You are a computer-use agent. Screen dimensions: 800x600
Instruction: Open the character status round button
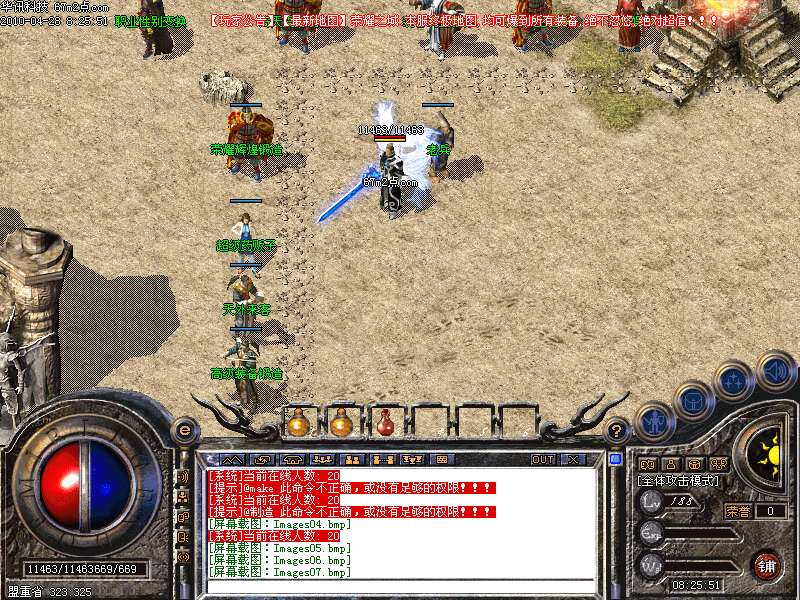coord(655,422)
